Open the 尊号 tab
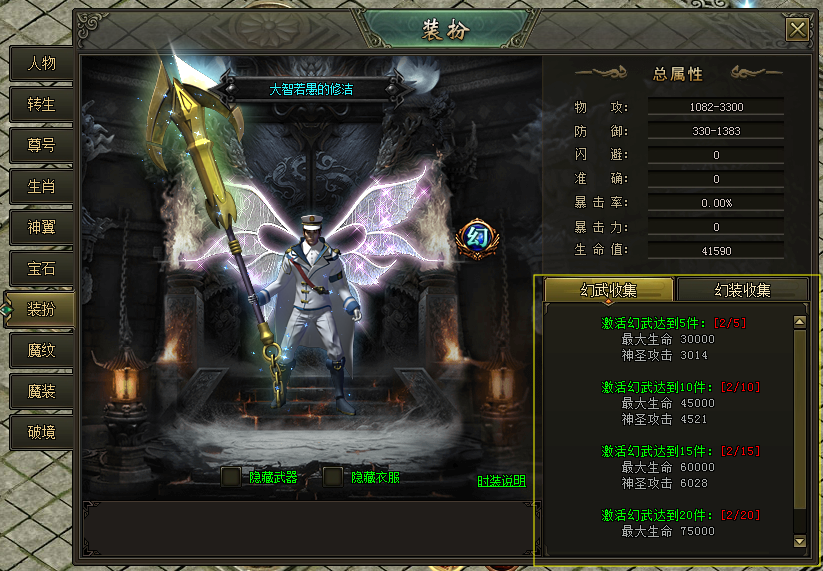The image size is (823, 571). click(x=41, y=145)
